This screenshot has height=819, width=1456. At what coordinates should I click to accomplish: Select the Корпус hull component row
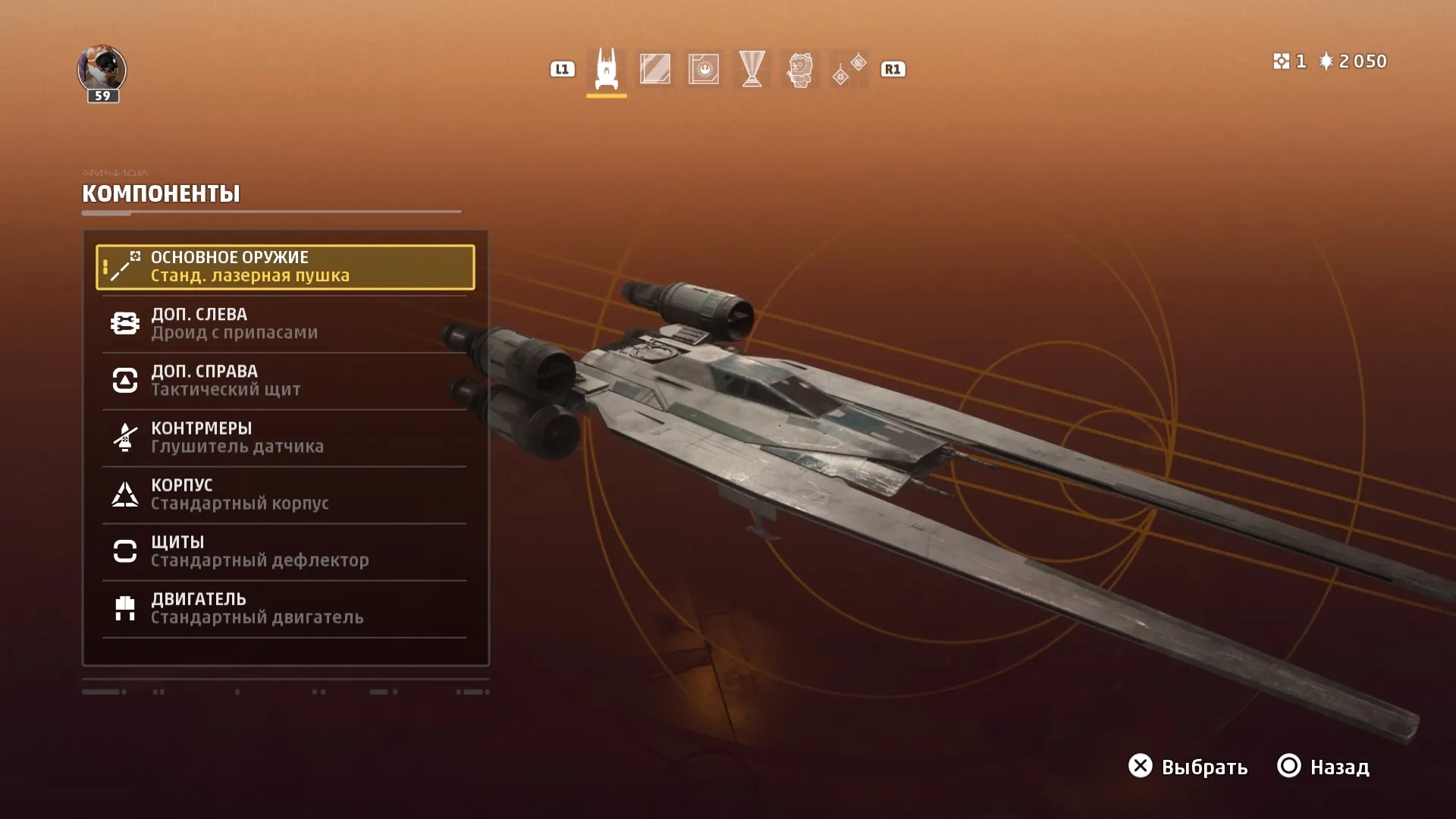click(x=285, y=494)
